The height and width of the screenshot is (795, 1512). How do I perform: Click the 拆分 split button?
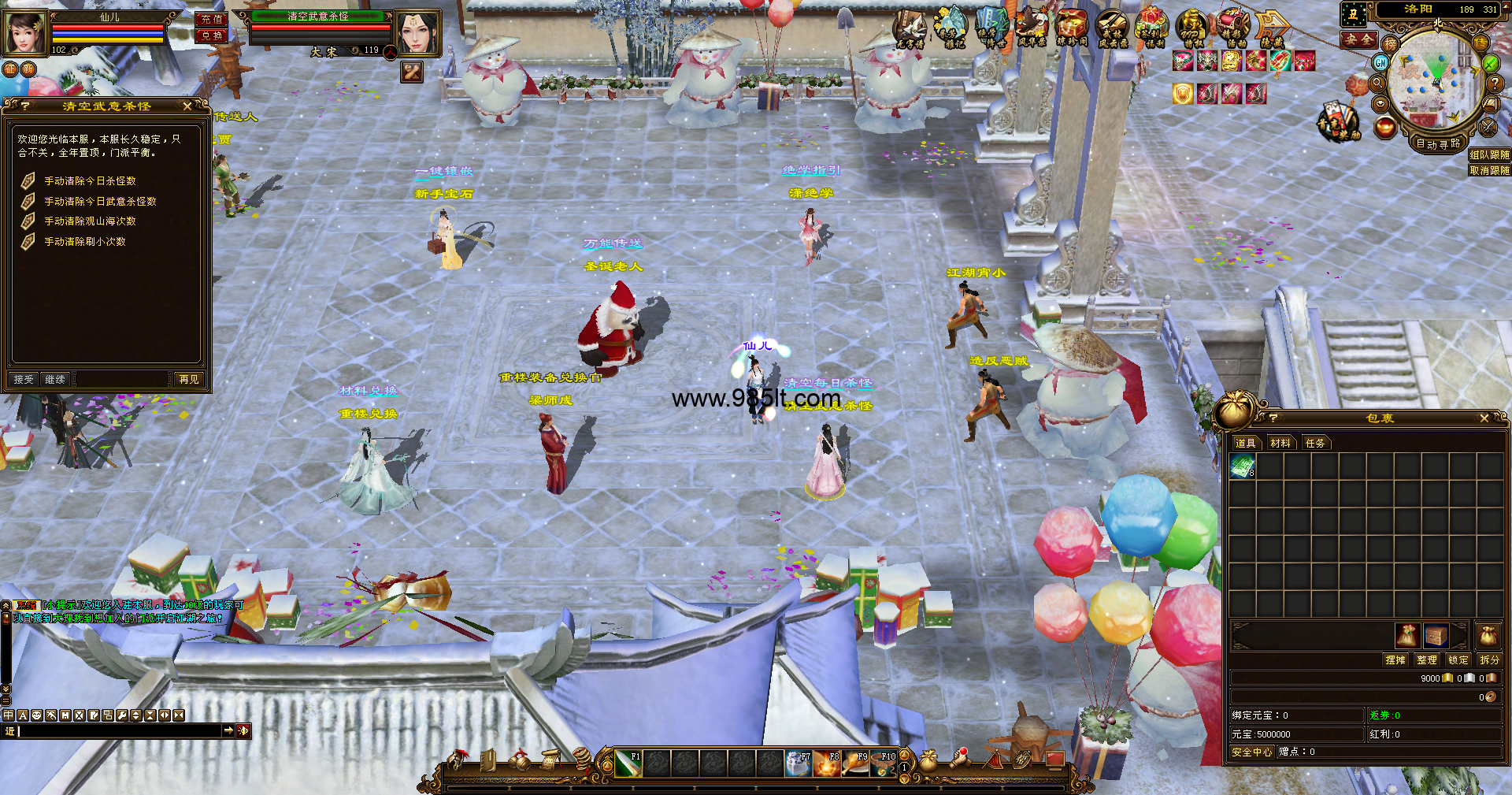(x=1489, y=660)
